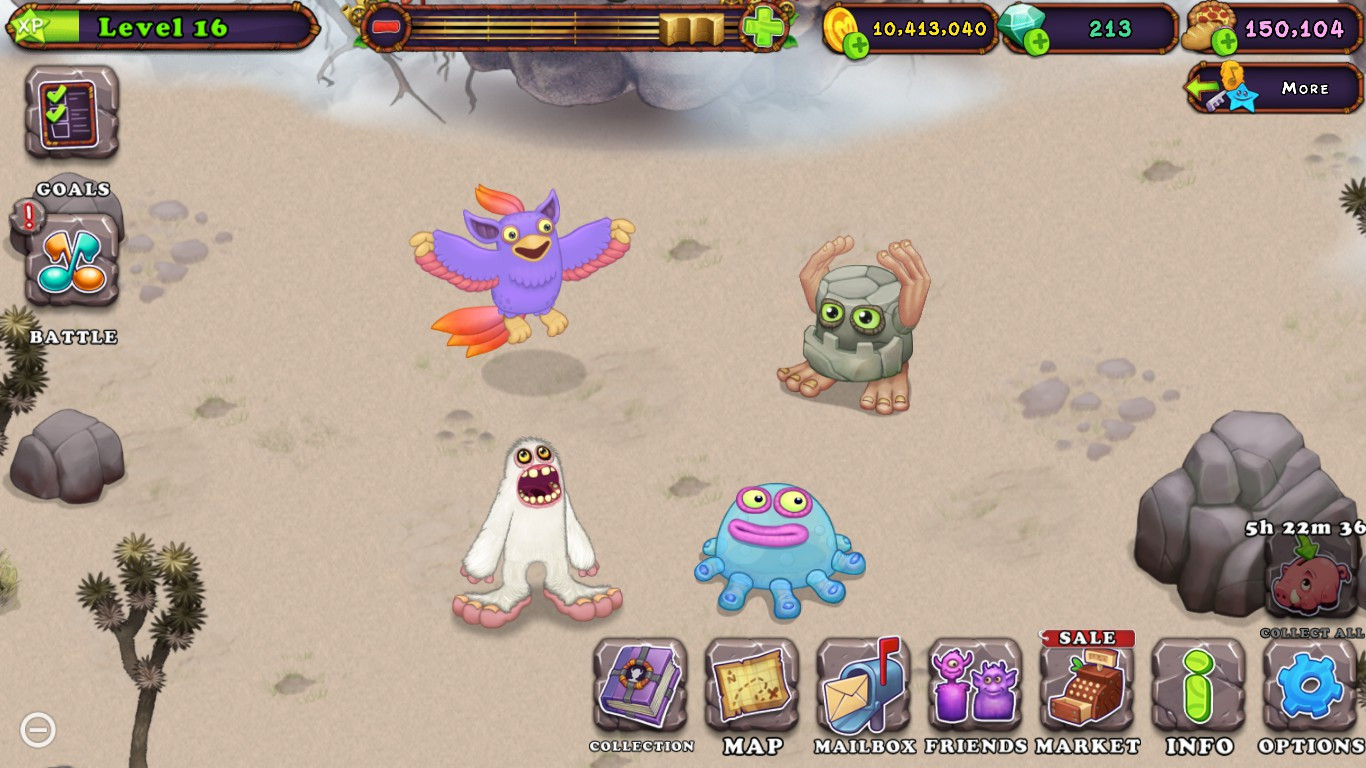Open the Options settings
The height and width of the screenshot is (768, 1366).
[1311, 685]
